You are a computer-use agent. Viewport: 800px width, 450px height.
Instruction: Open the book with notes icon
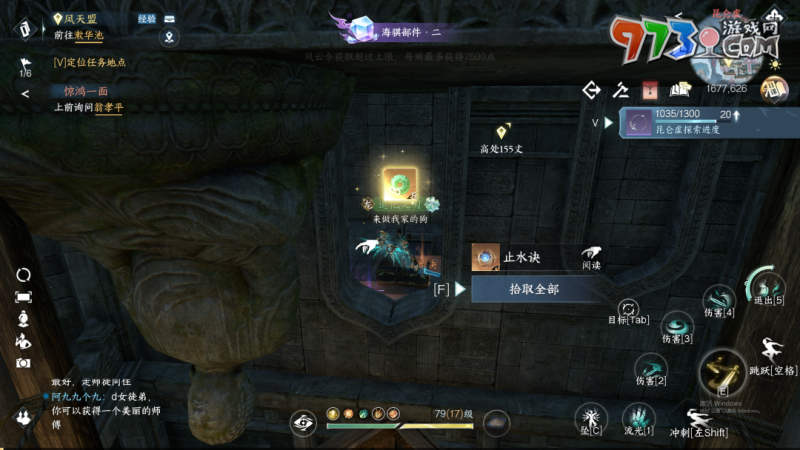(681, 90)
